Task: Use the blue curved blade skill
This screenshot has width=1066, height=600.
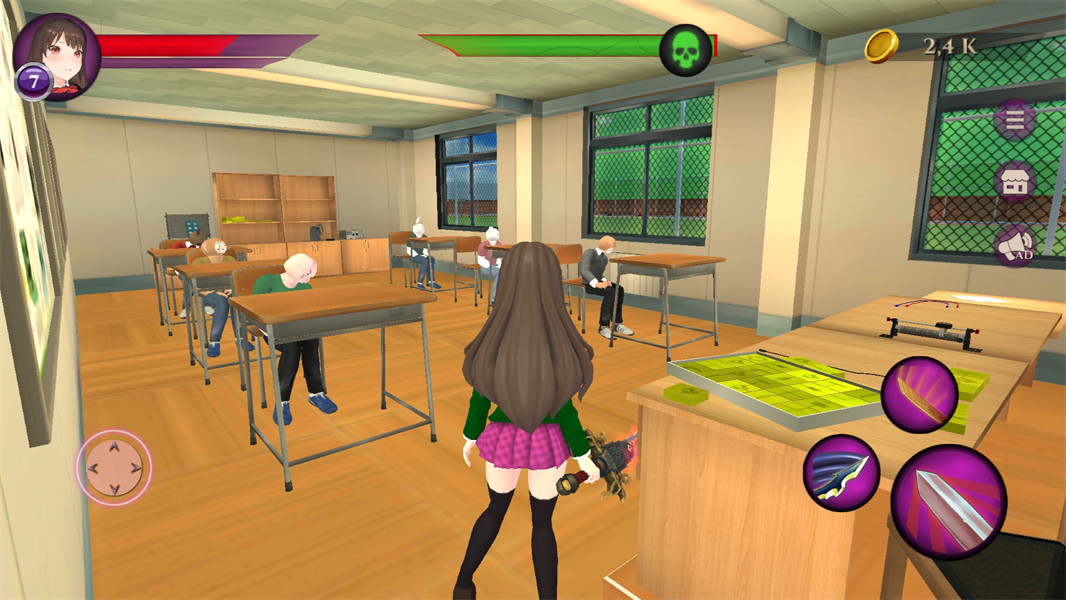Action: click(841, 472)
